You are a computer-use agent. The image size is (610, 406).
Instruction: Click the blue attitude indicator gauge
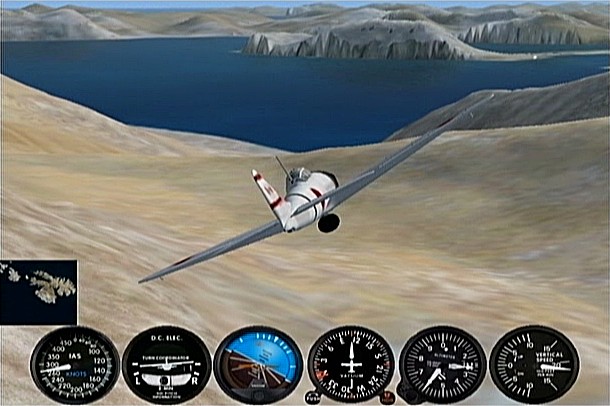pyautogui.click(x=258, y=365)
